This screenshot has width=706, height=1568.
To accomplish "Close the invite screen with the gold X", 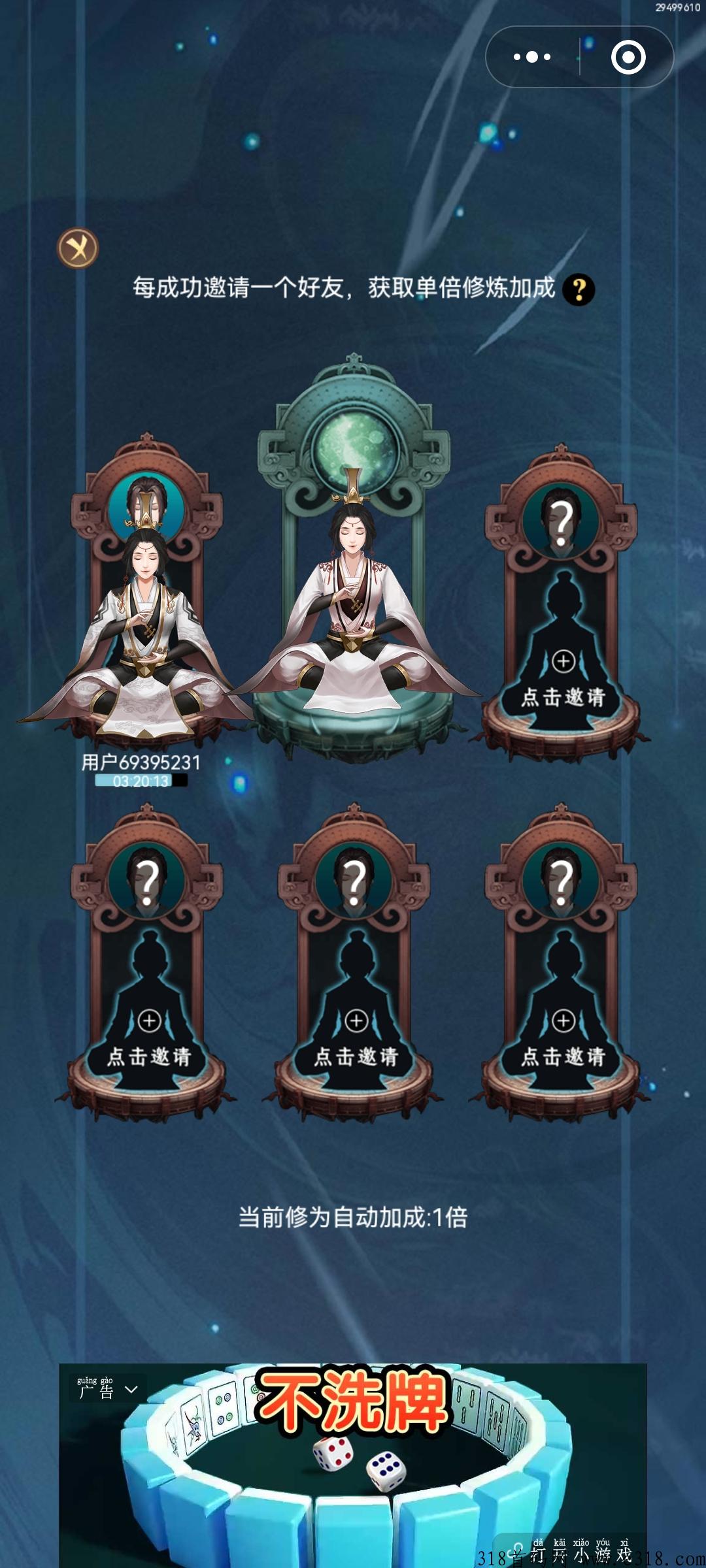I will (78, 248).
